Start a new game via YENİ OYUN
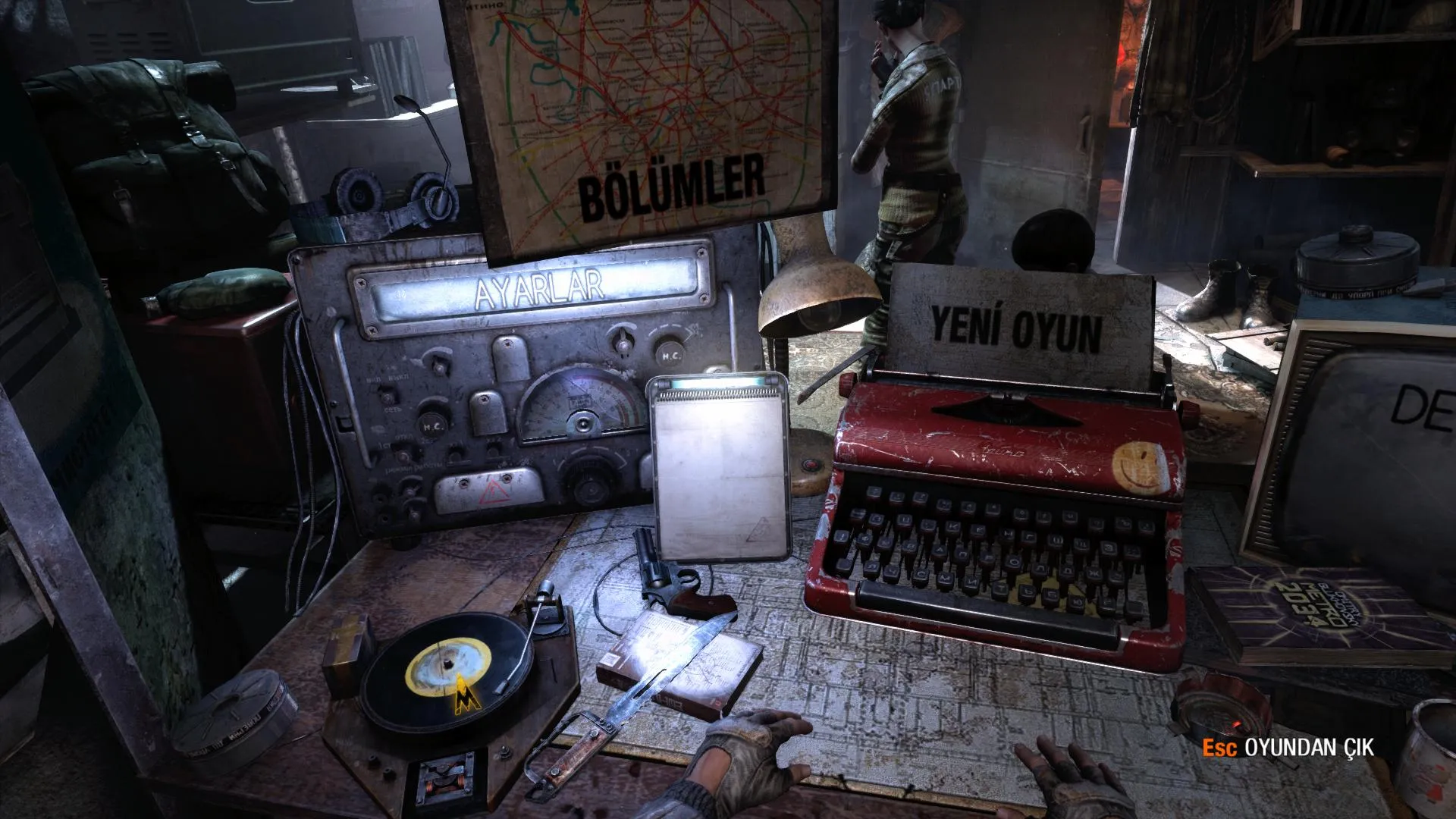This screenshot has width=1456, height=819. [x=1015, y=331]
